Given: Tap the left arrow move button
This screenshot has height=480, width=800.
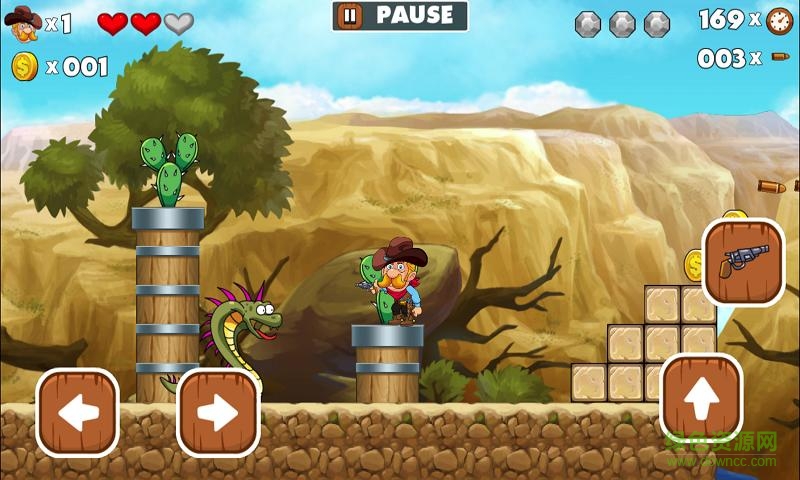Looking at the screenshot, I should 78,413.
